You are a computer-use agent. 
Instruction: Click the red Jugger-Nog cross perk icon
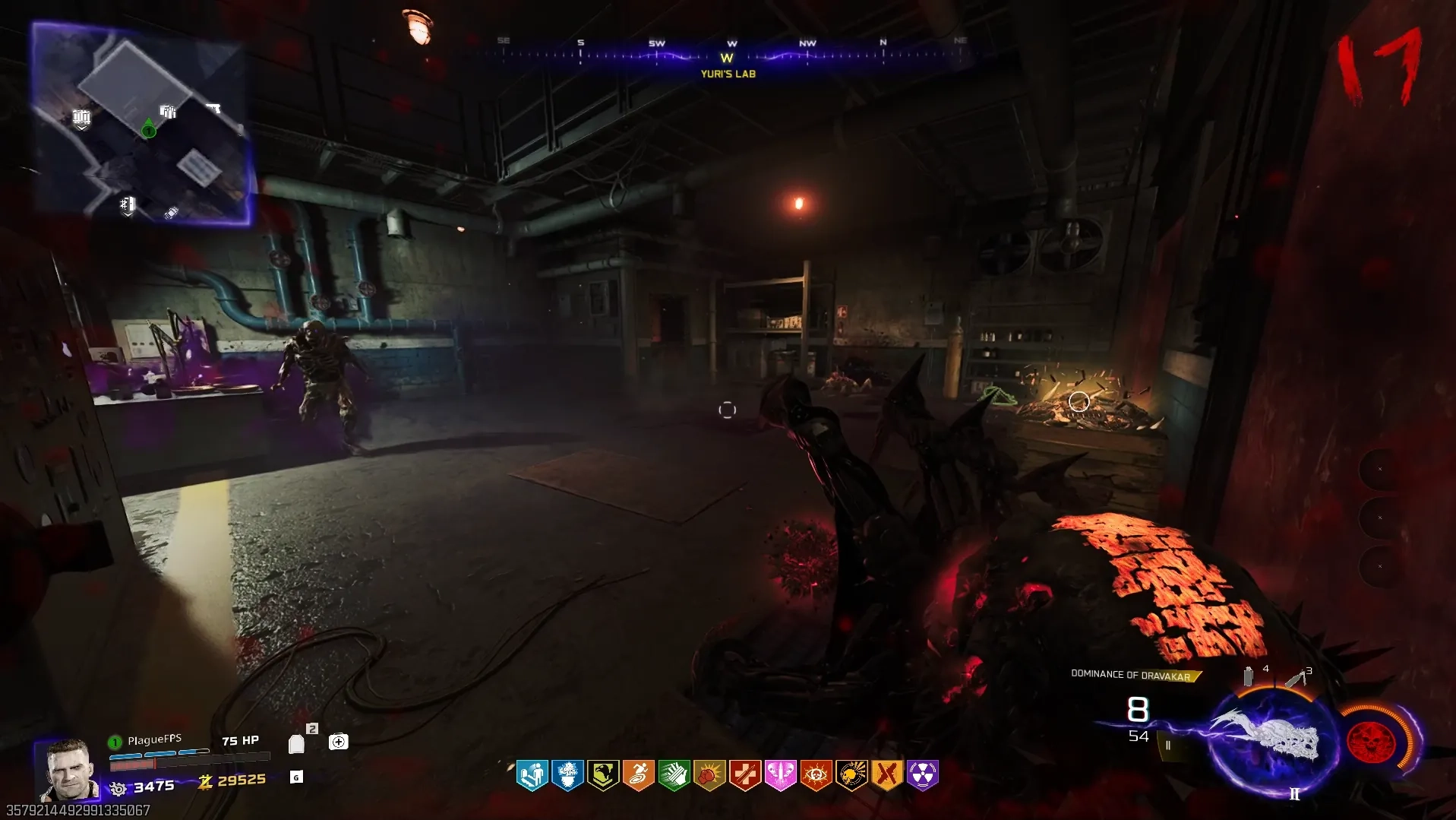[x=745, y=775]
